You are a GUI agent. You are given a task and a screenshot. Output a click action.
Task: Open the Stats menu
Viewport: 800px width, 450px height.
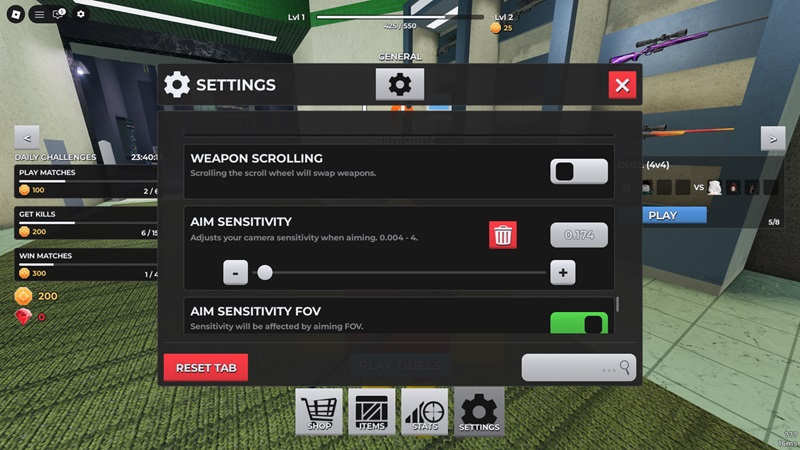pos(425,412)
